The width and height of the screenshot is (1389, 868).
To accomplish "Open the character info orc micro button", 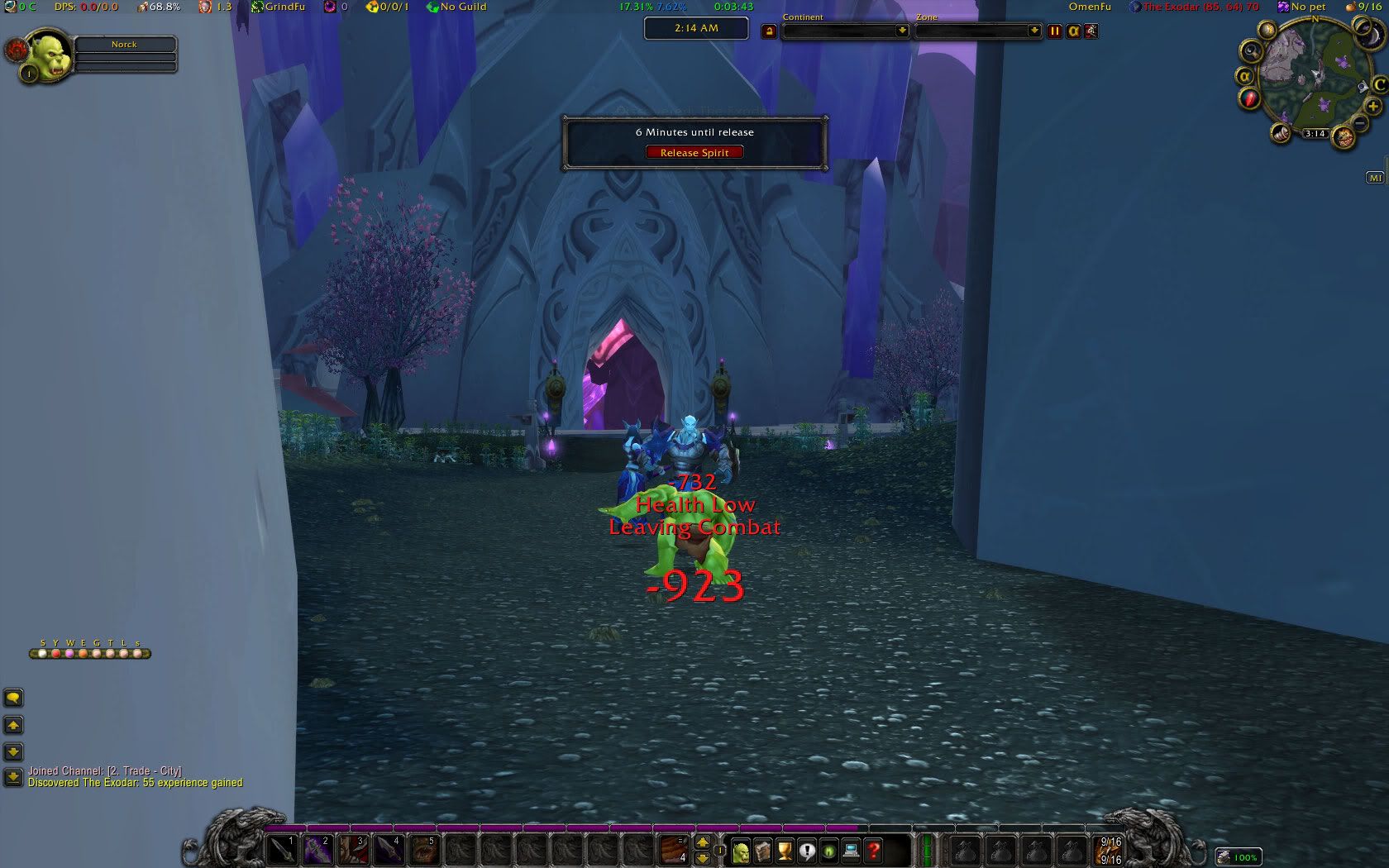I will tap(740, 850).
